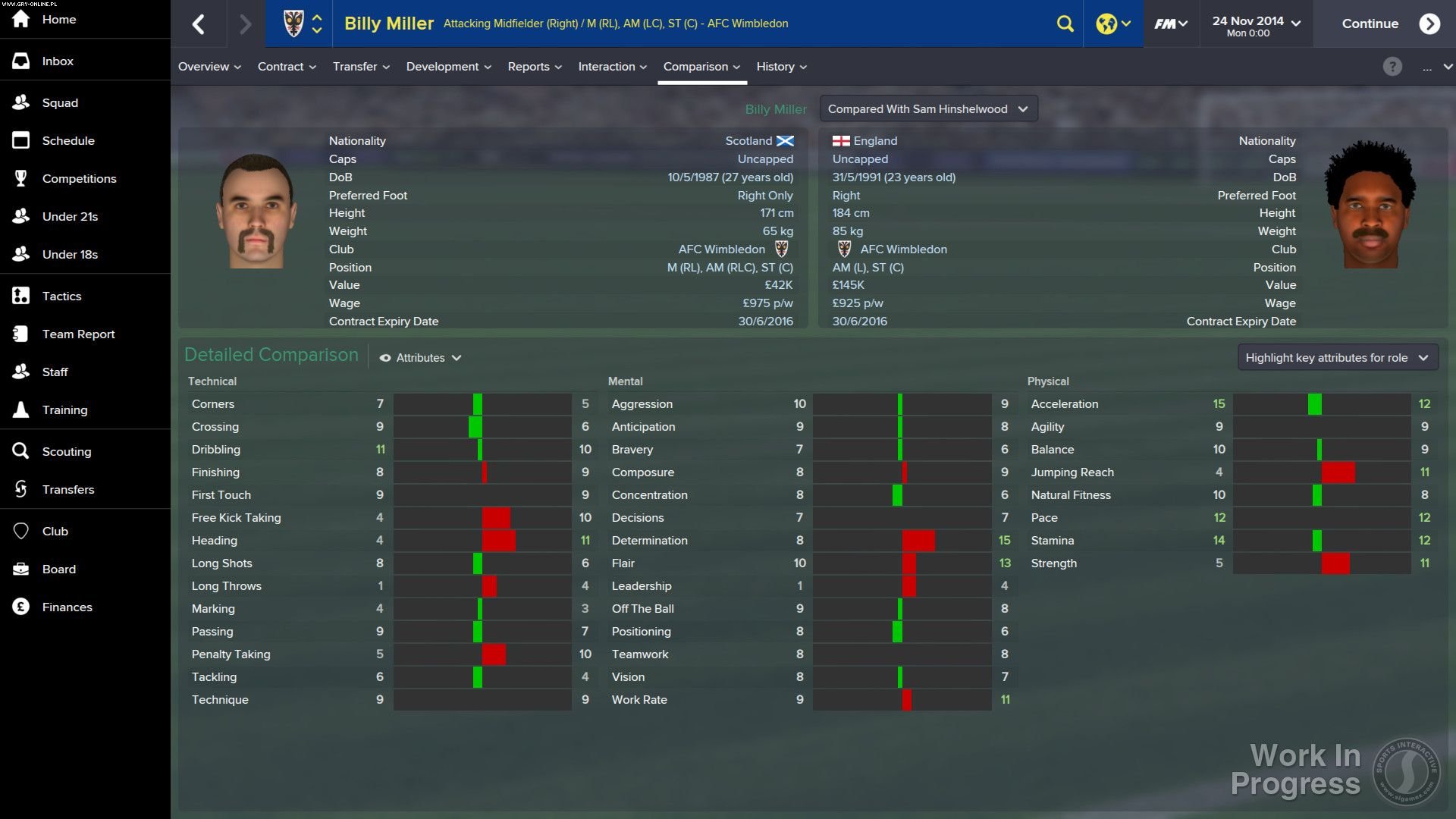This screenshot has width=1456, height=819.
Task: Switch to the History tab
Action: (x=780, y=67)
